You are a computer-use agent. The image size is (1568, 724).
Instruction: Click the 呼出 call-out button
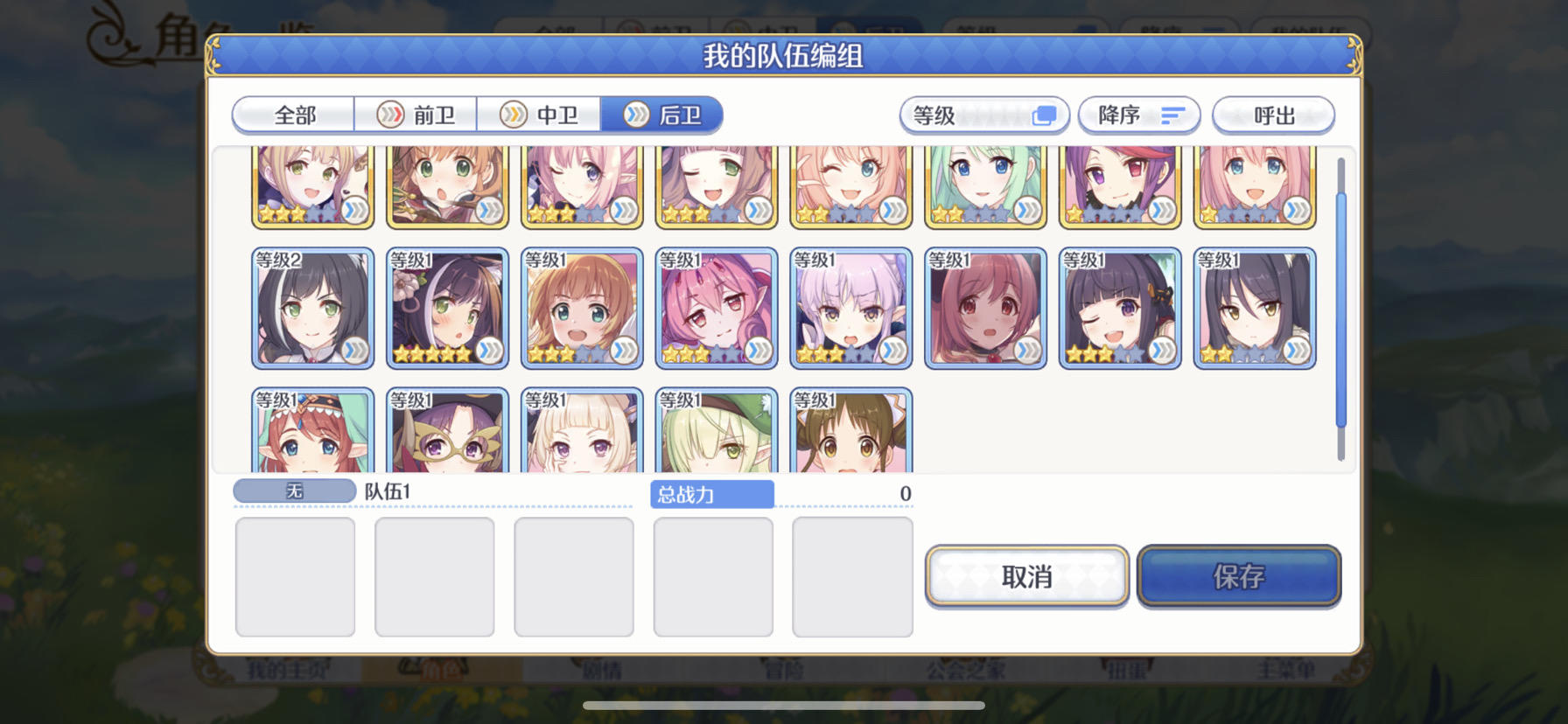(1274, 115)
